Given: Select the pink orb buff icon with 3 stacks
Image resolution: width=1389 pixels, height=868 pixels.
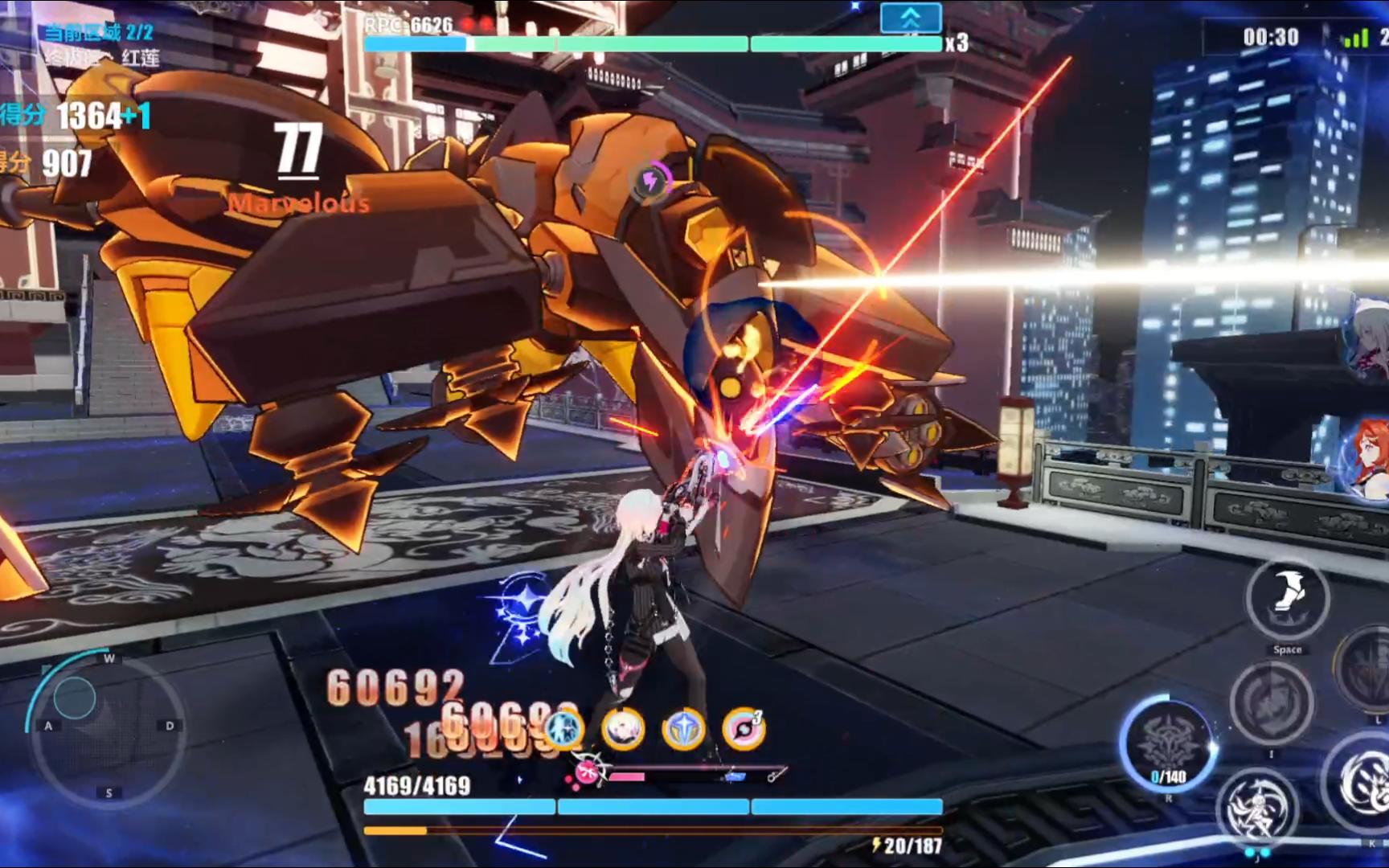Looking at the screenshot, I should (744, 729).
